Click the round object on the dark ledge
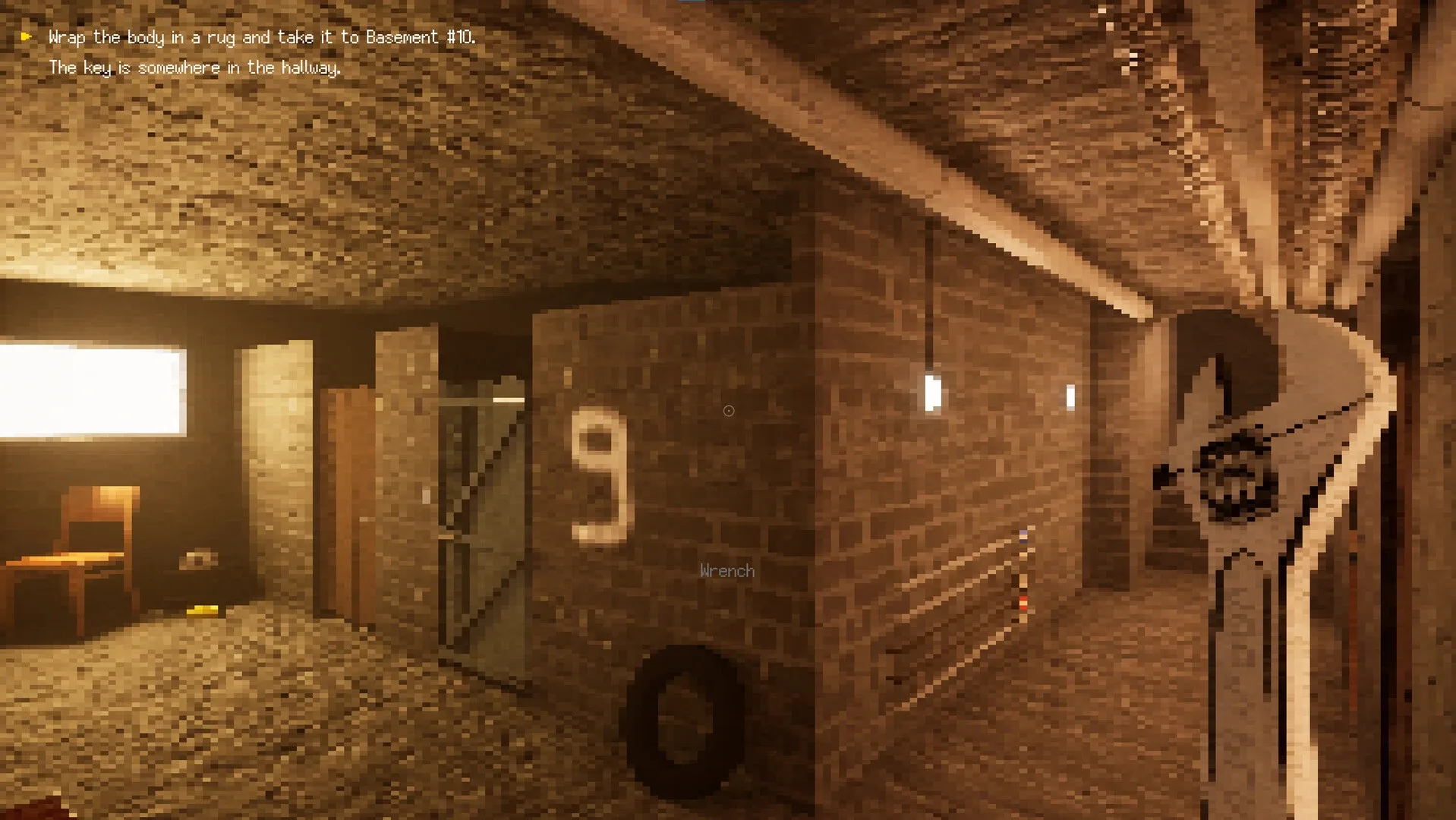Screen dimensions: 1456x820 pos(197,560)
